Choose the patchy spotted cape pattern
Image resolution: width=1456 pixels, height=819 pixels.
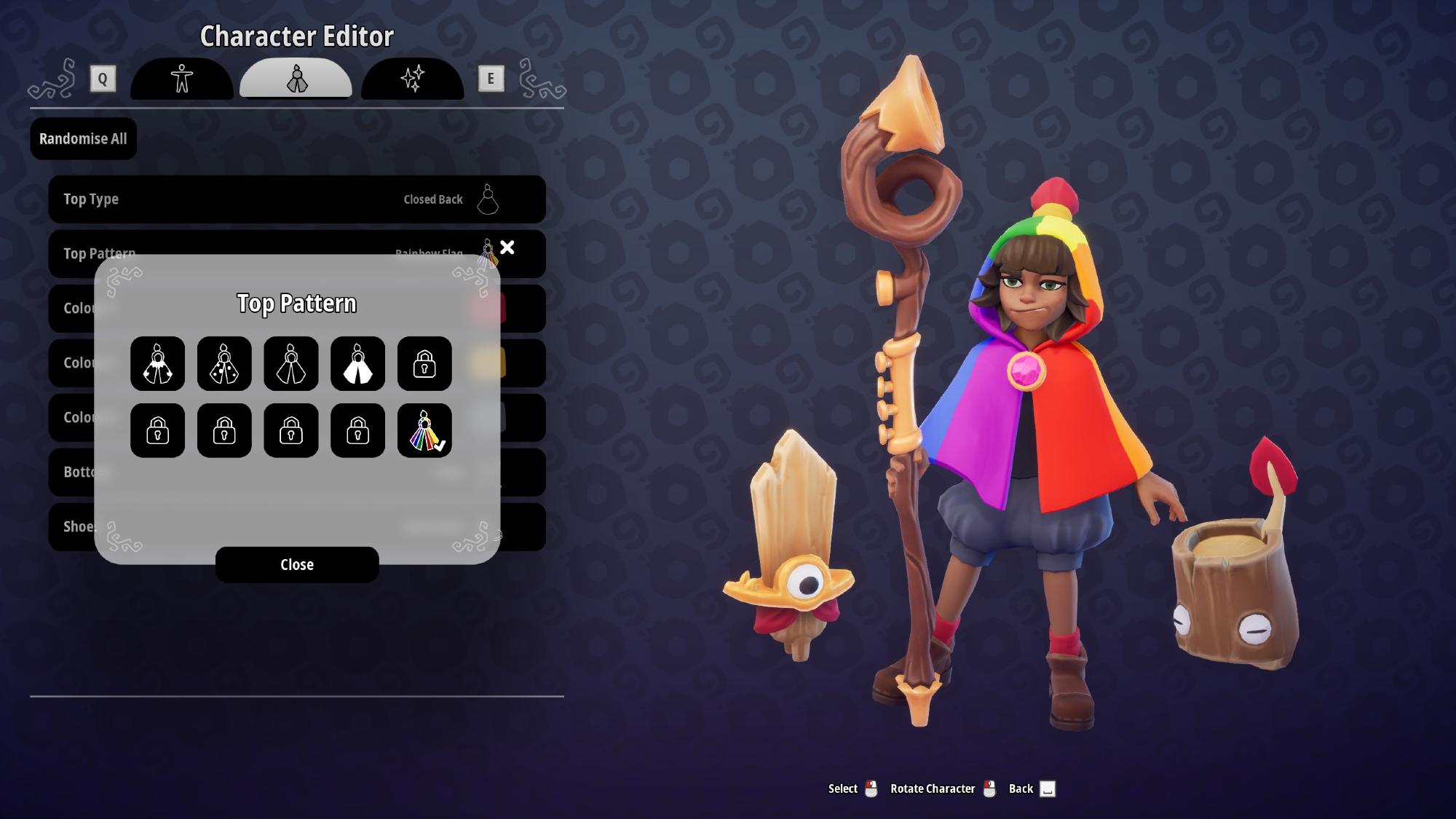[158, 364]
